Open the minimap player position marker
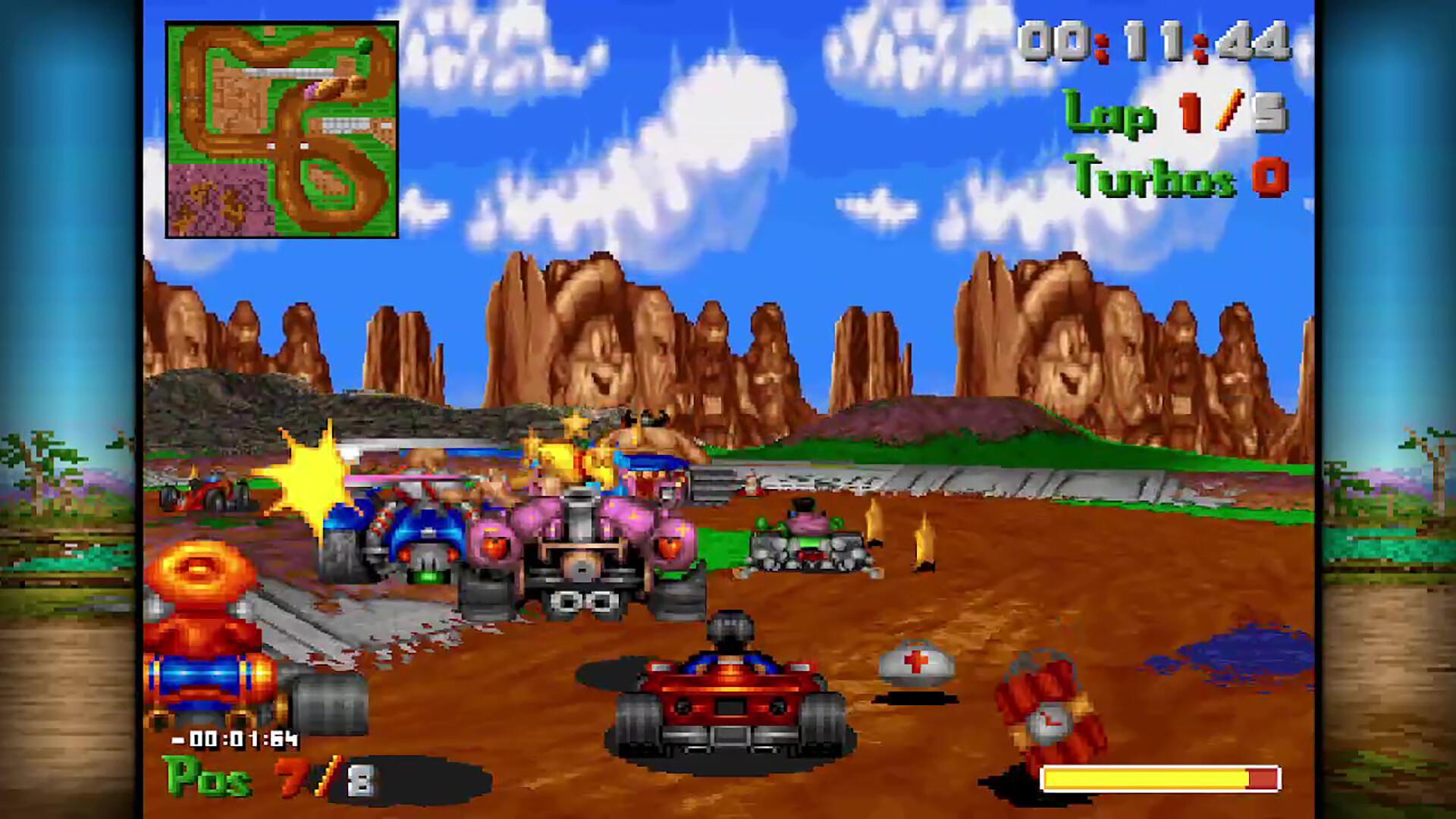This screenshot has width=1456, height=819. tap(311, 87)
